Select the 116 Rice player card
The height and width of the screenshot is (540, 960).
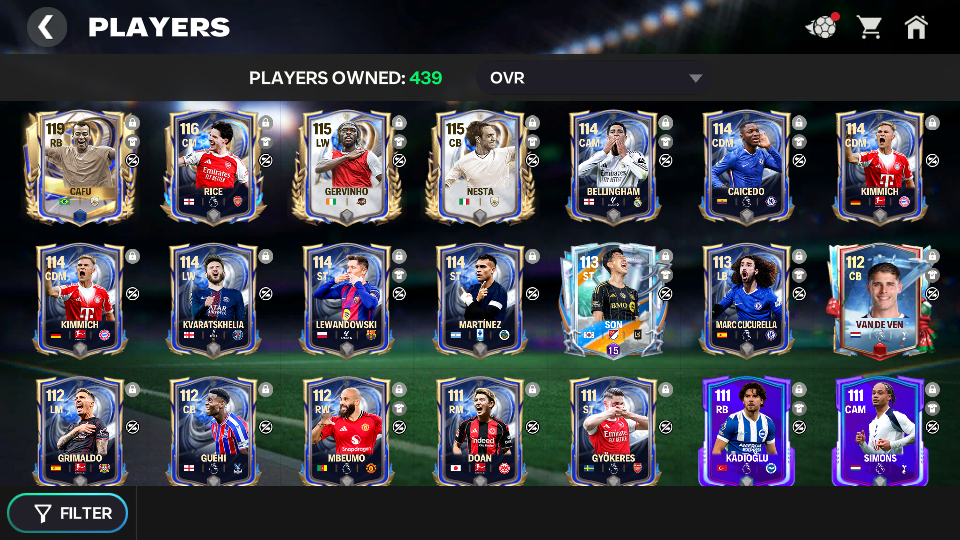[x=213, y=165]
